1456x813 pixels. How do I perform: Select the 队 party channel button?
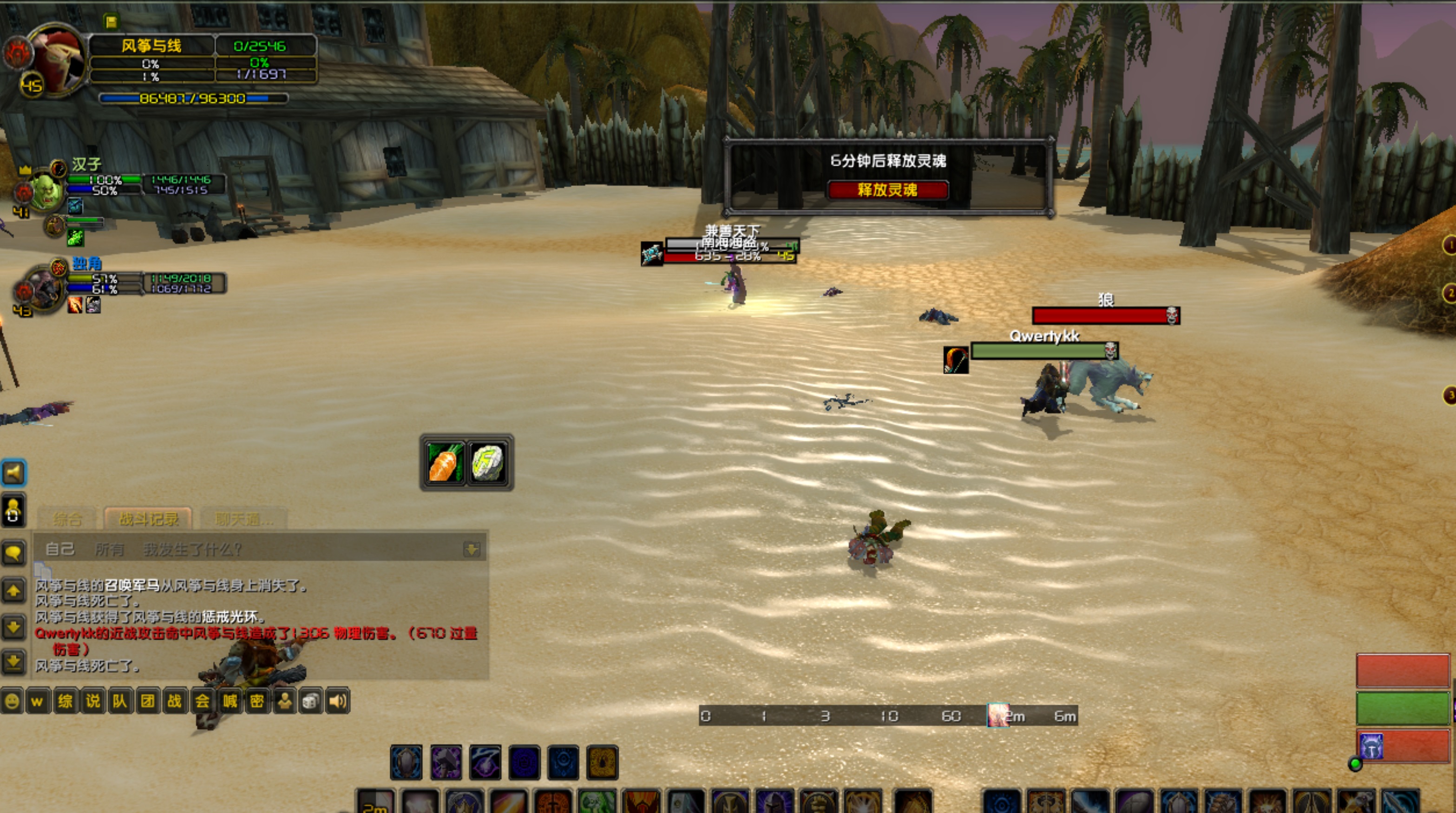(120, 702)
